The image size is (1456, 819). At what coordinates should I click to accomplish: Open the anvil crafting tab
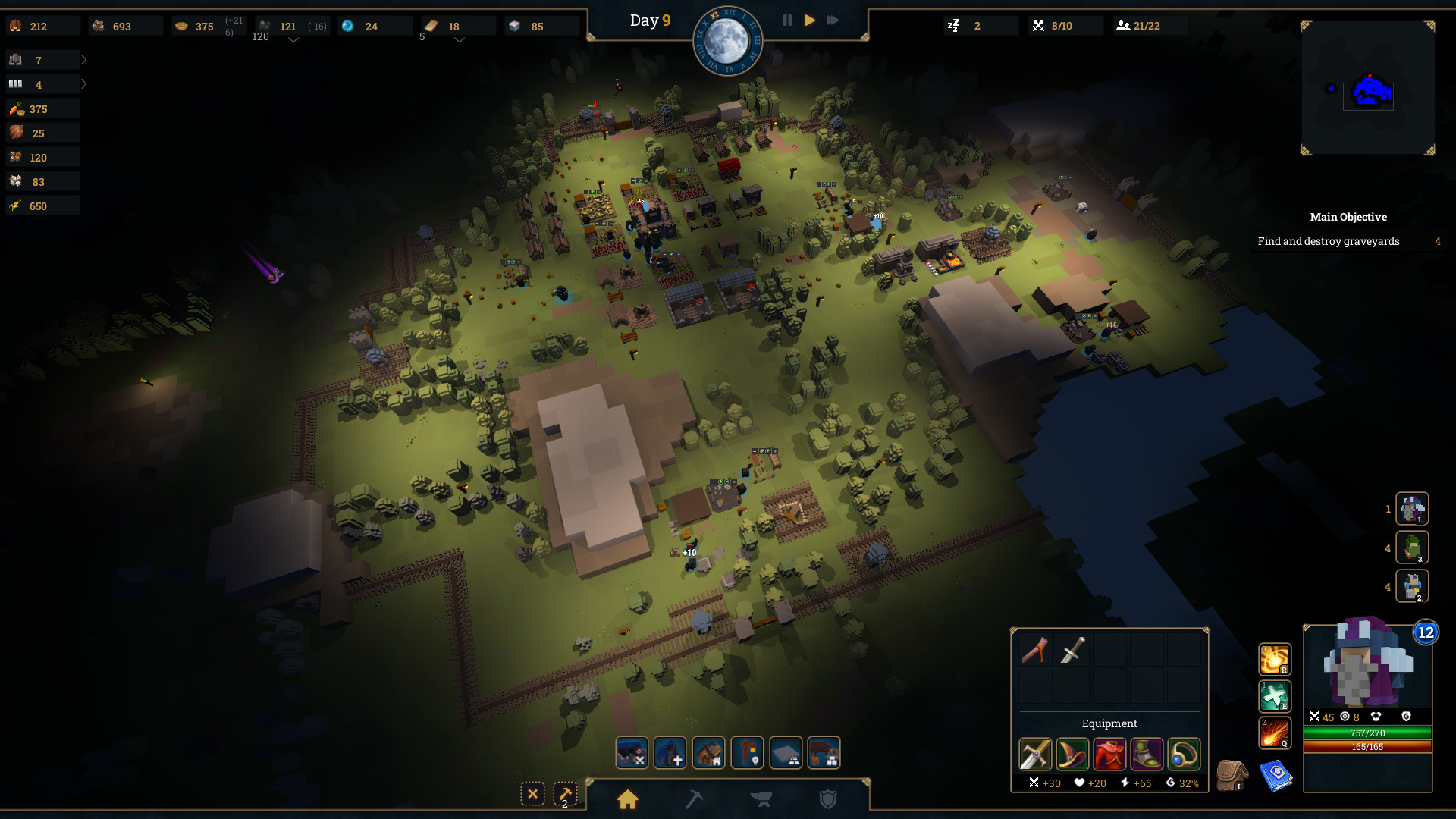[761, 799]
